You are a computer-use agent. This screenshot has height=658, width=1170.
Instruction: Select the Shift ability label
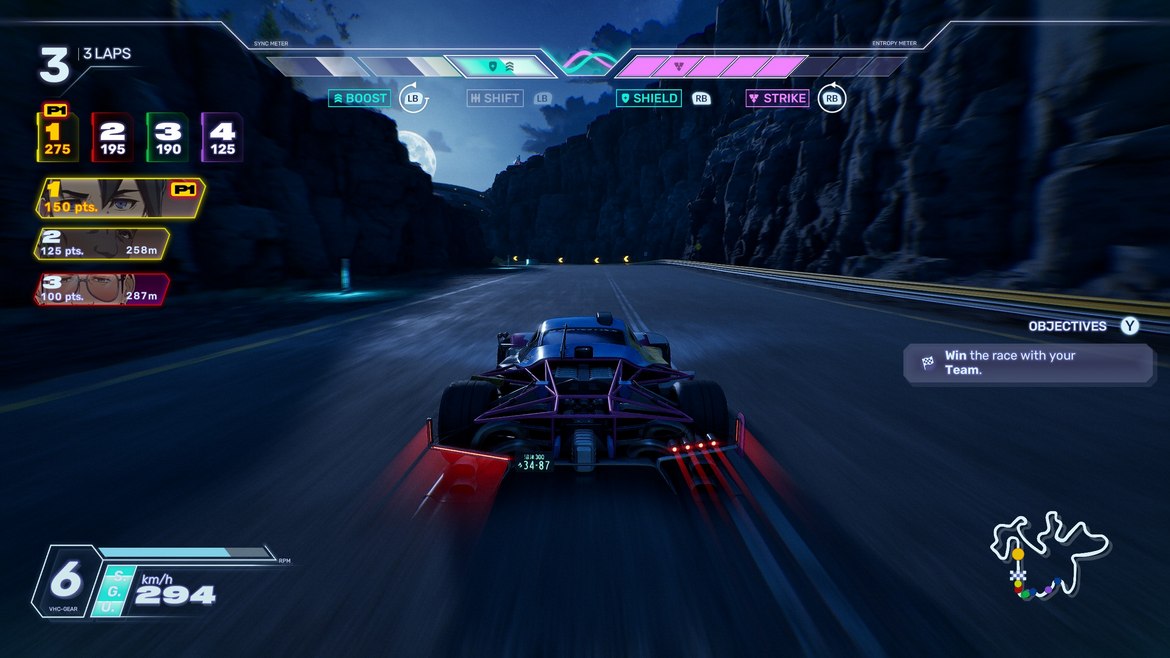pyautogui.click(x=495, y=99)
